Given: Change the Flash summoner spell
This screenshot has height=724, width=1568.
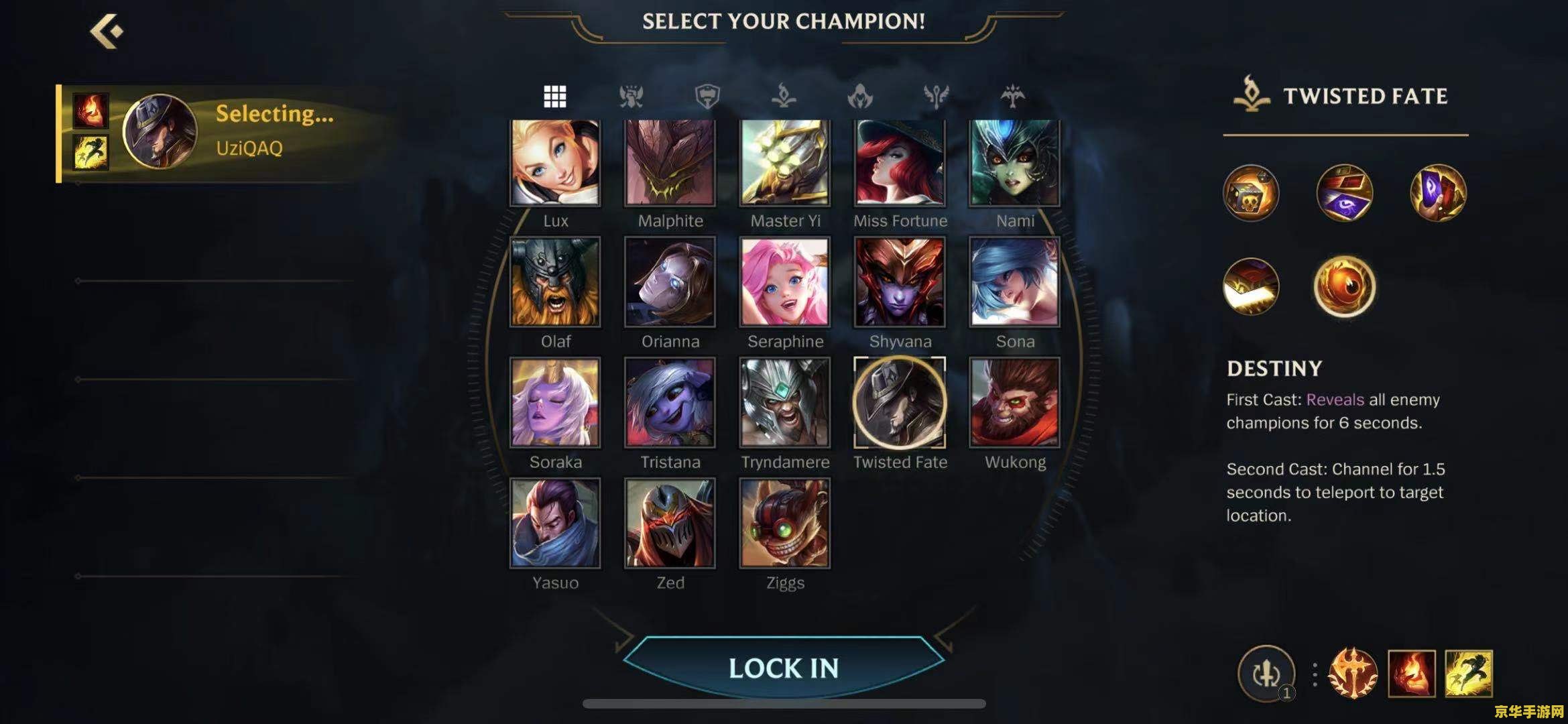Looking at the screenshot, I should [x=1468, y=673].
